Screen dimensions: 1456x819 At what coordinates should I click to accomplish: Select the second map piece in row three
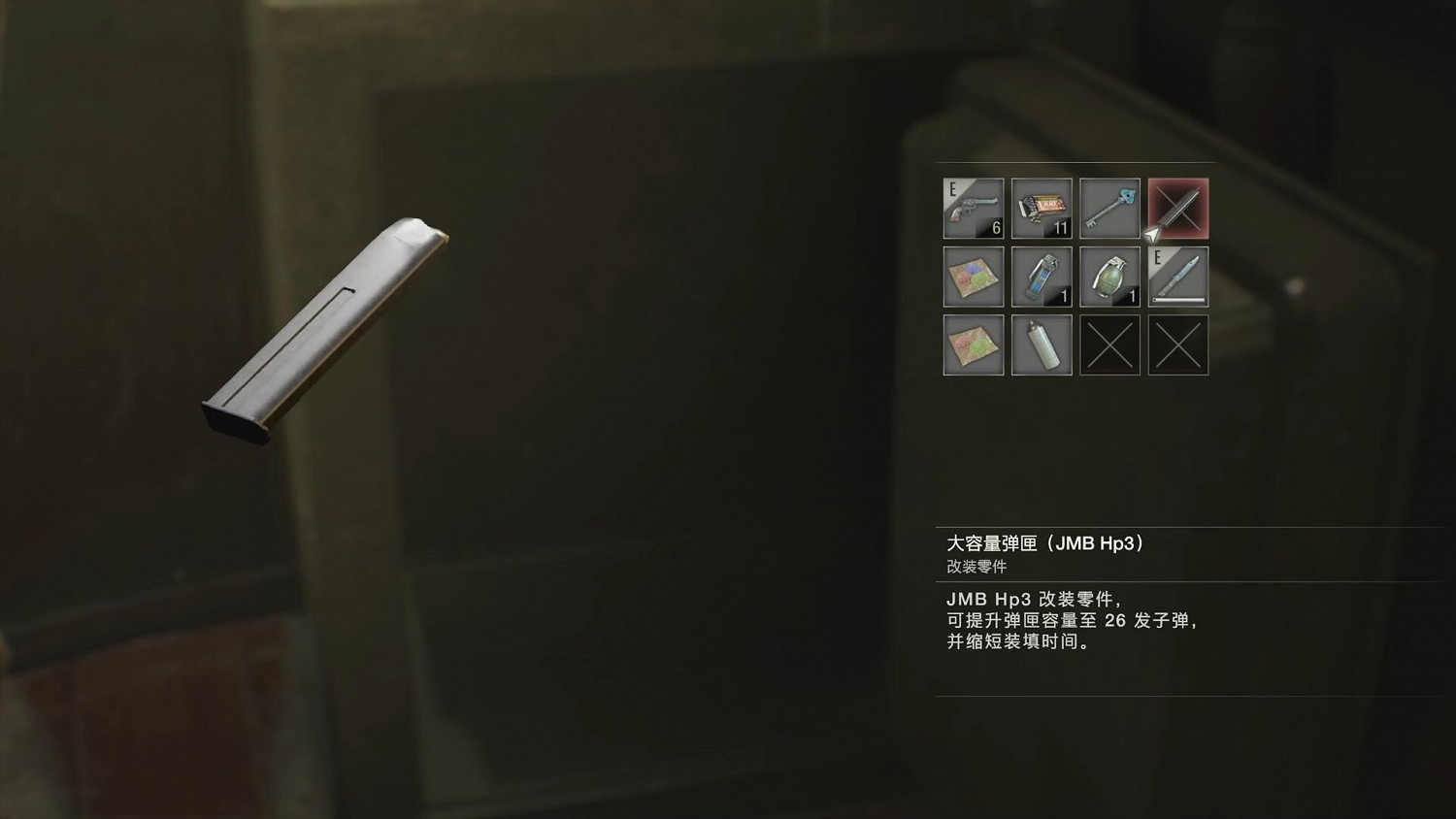pos(974,344)
